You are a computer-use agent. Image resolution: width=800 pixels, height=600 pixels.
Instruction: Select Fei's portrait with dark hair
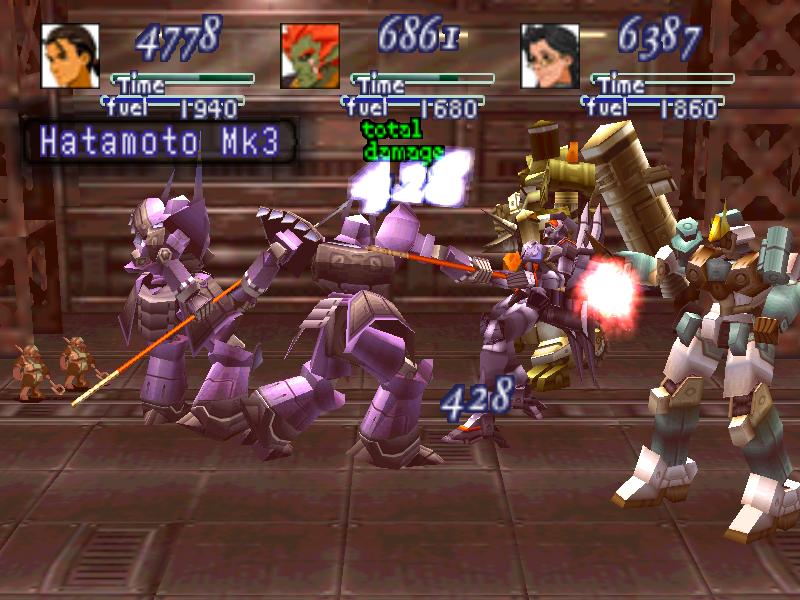pyautogui.click(x=70, y=55)
